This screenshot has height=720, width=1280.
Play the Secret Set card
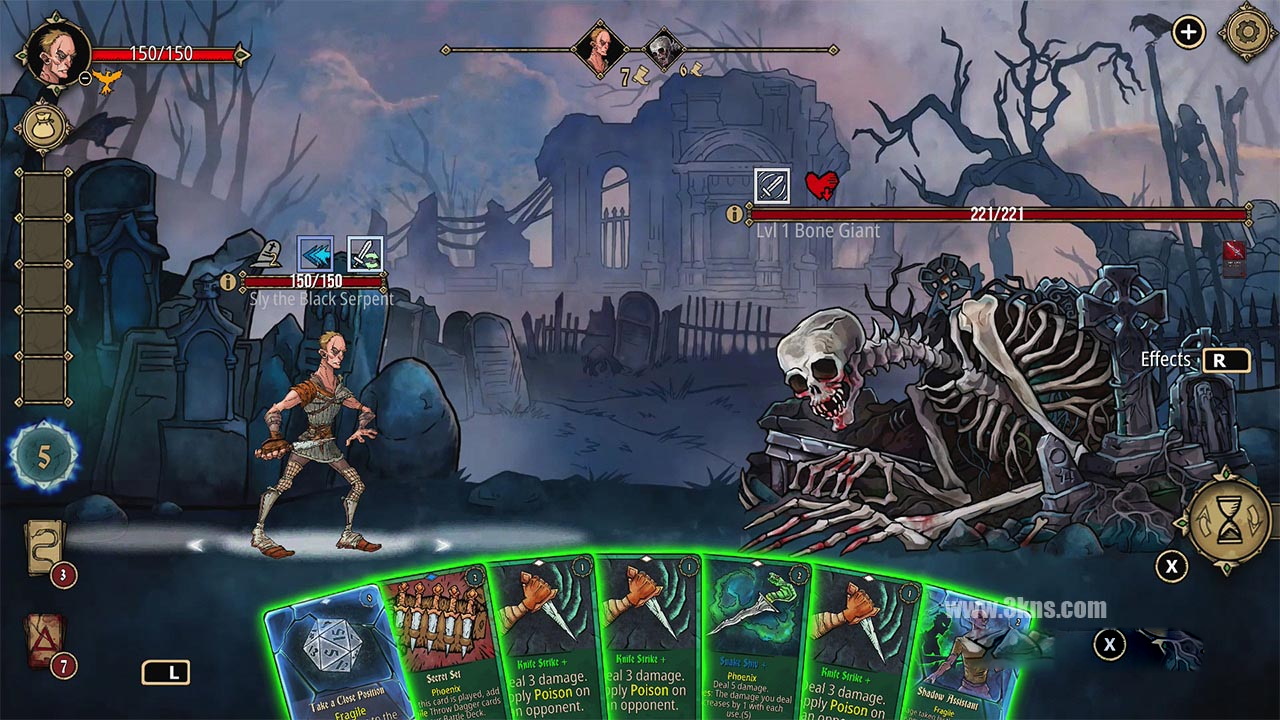tap(440, 640)
